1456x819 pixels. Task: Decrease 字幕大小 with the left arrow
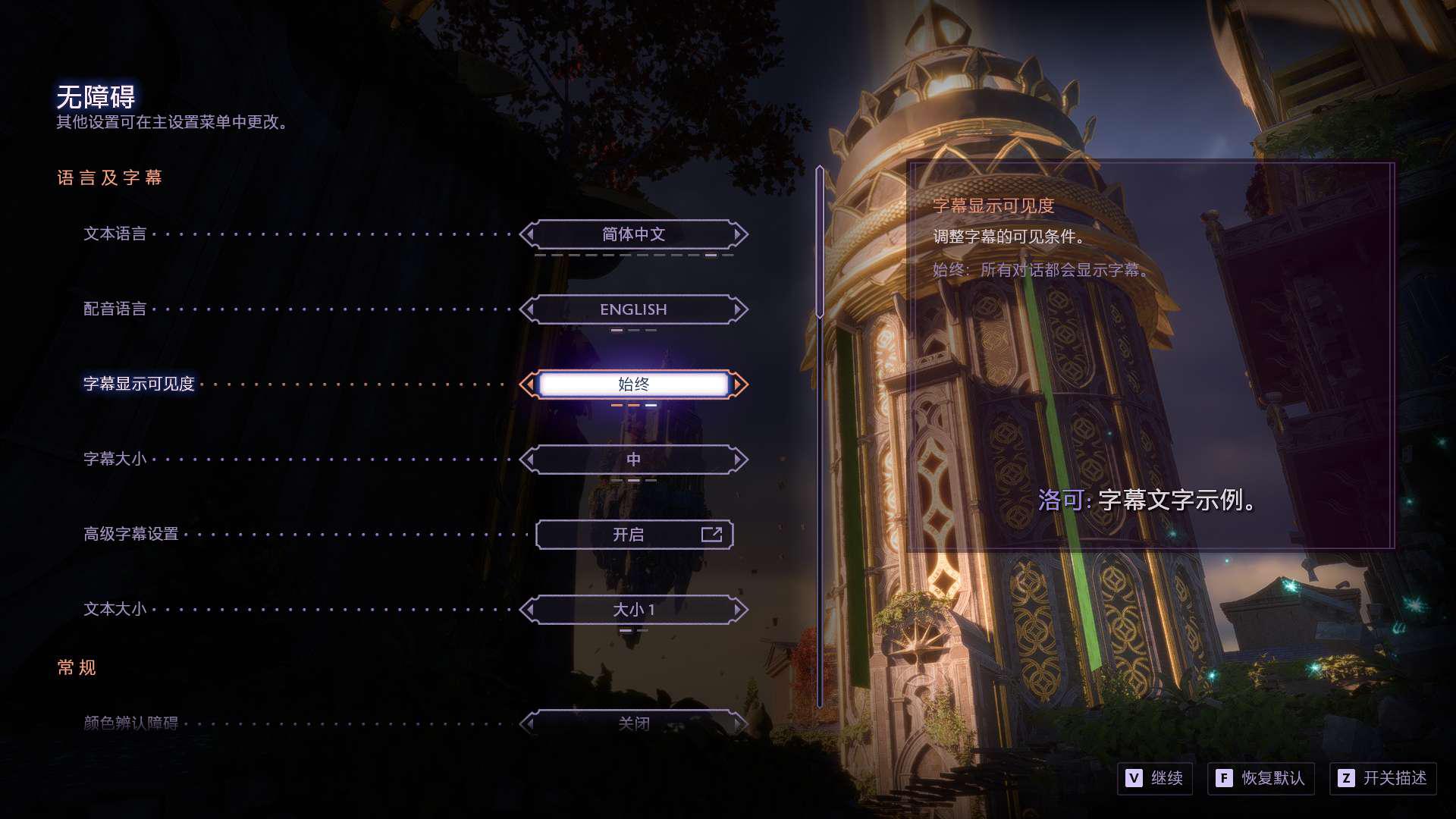(x=529, y=460)
